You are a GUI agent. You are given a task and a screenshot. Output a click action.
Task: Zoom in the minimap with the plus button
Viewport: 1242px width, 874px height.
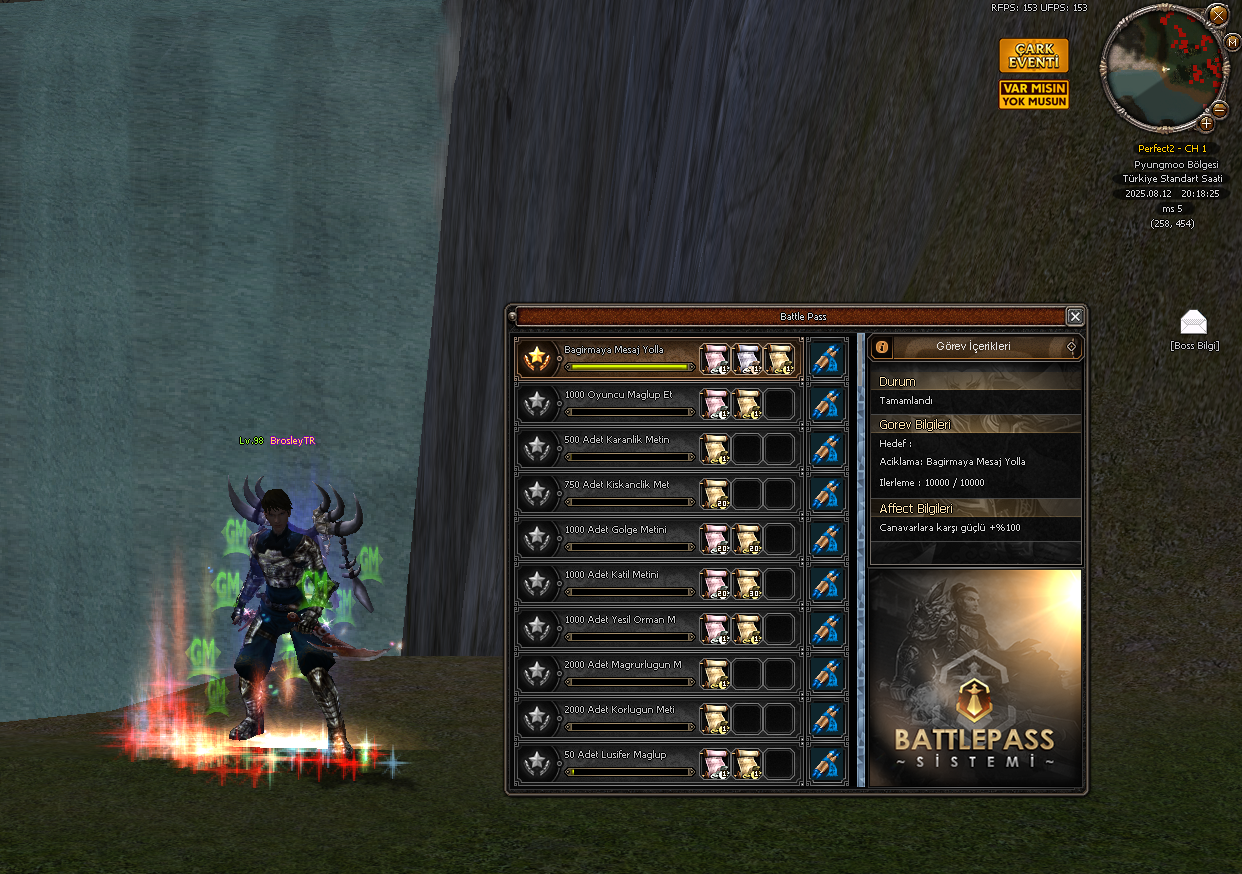point(1206,124)
